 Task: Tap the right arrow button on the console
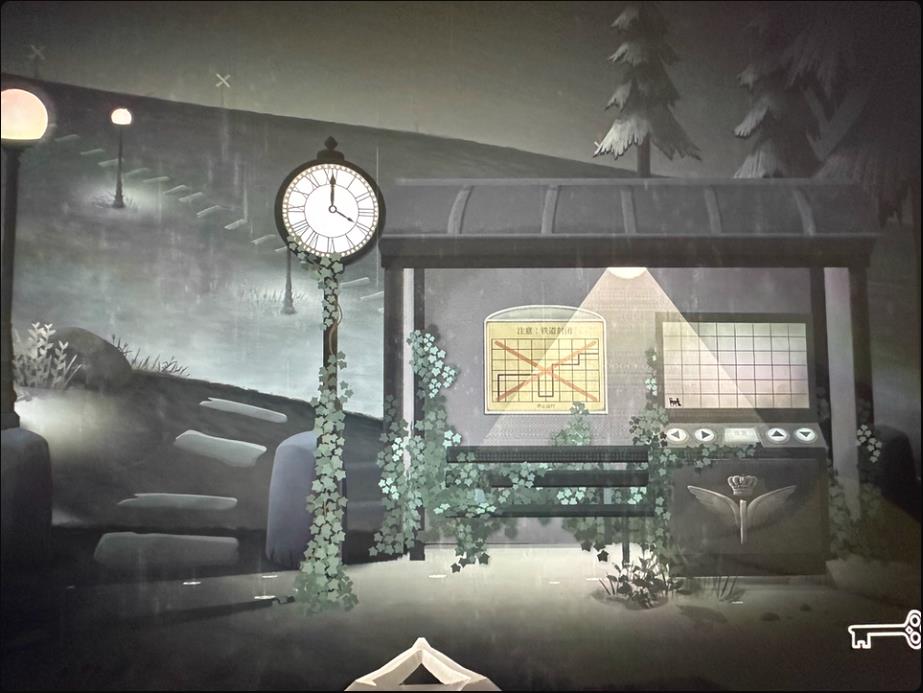(x=705, y=435)
